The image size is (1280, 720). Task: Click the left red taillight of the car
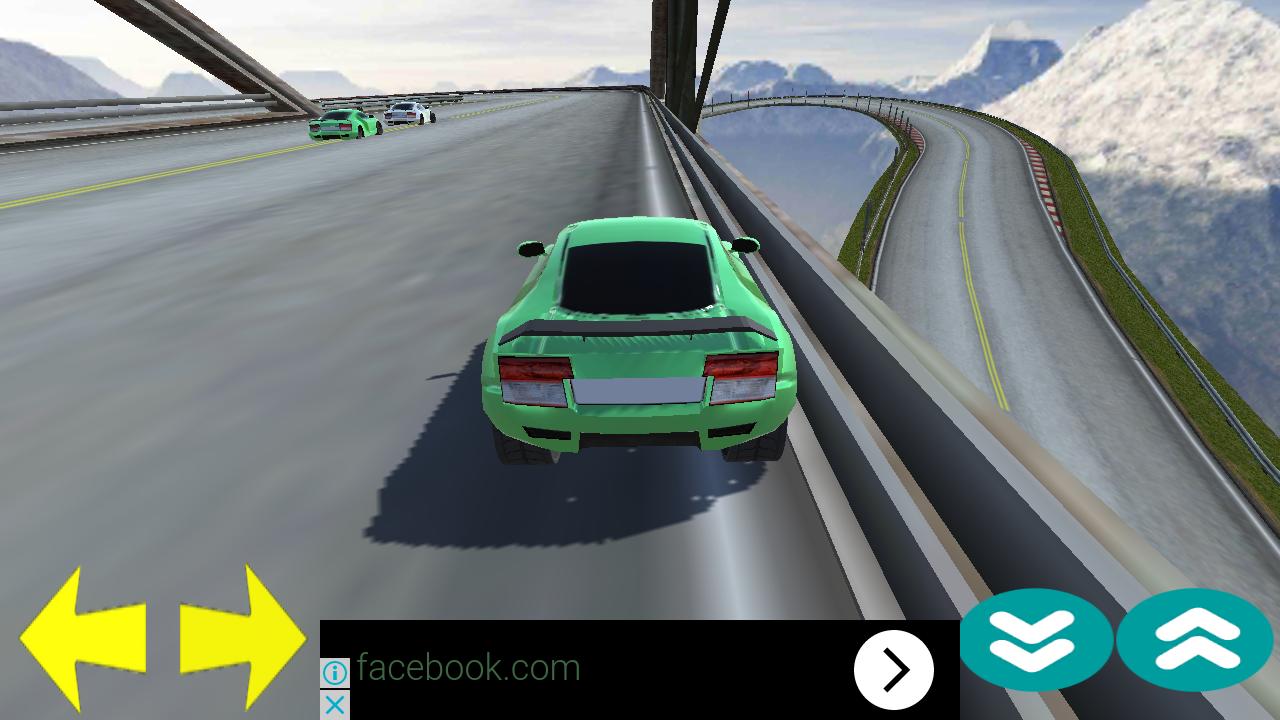click(533, 378)
